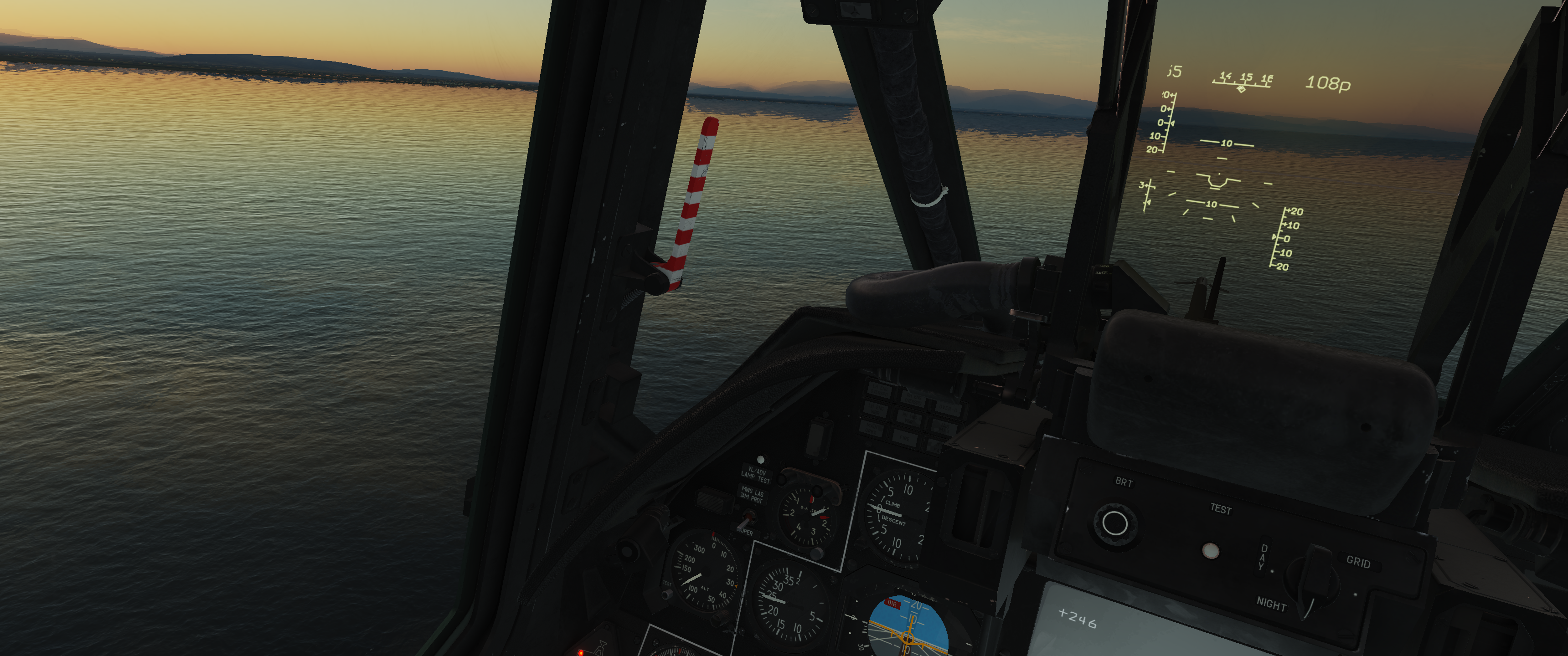
Task: Push the VL/ADV LAMP TEST button
Action: point(760,460)
